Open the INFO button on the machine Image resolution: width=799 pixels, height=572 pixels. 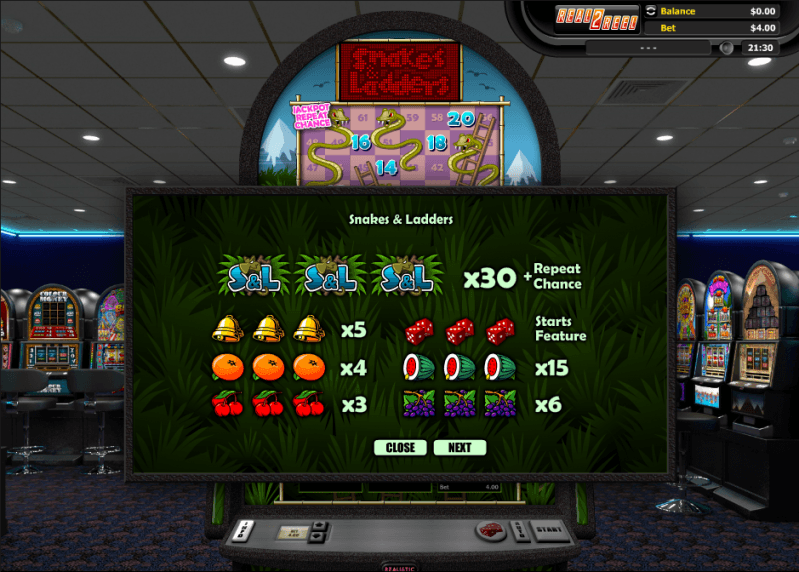coord(243,529)
